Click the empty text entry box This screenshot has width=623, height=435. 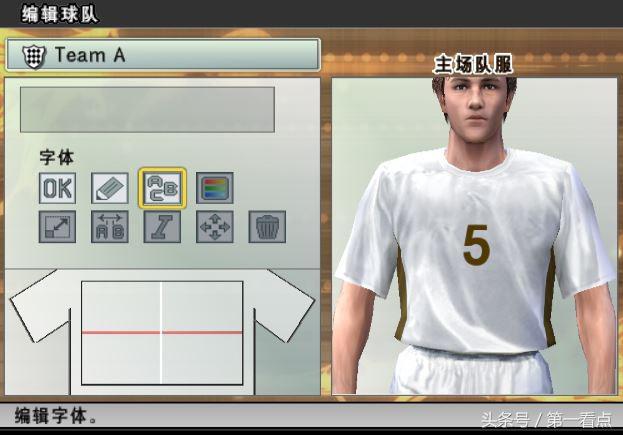pyautogui.click(x=147, y=109)
